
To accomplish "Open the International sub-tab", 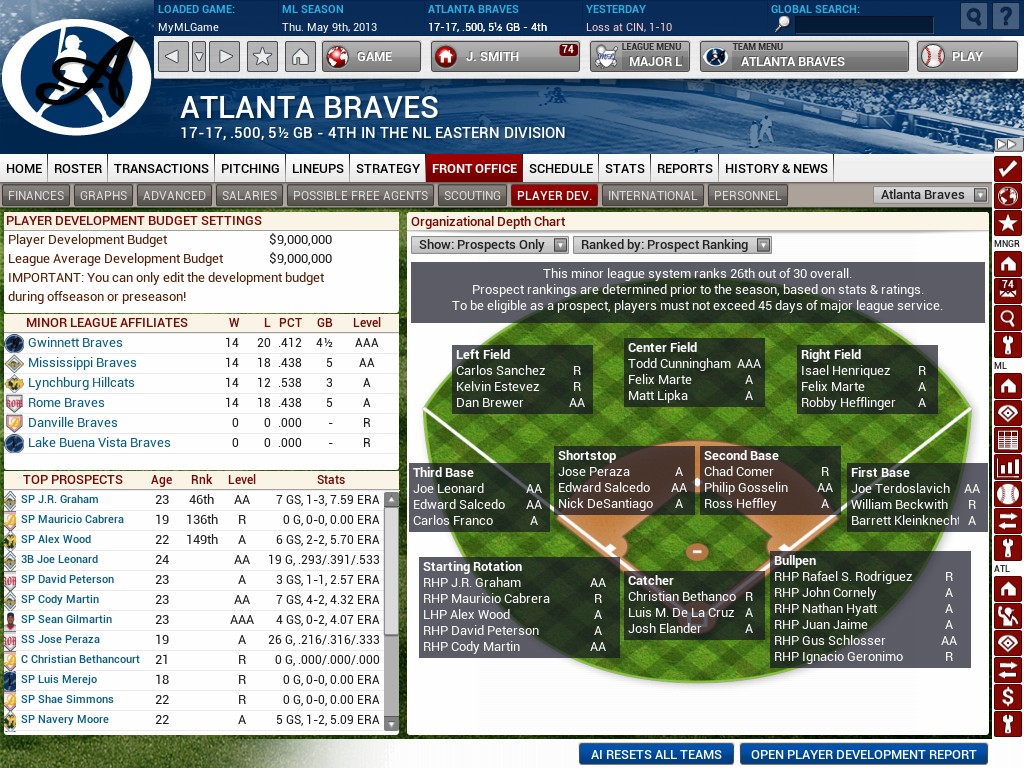I will point(652,195).
